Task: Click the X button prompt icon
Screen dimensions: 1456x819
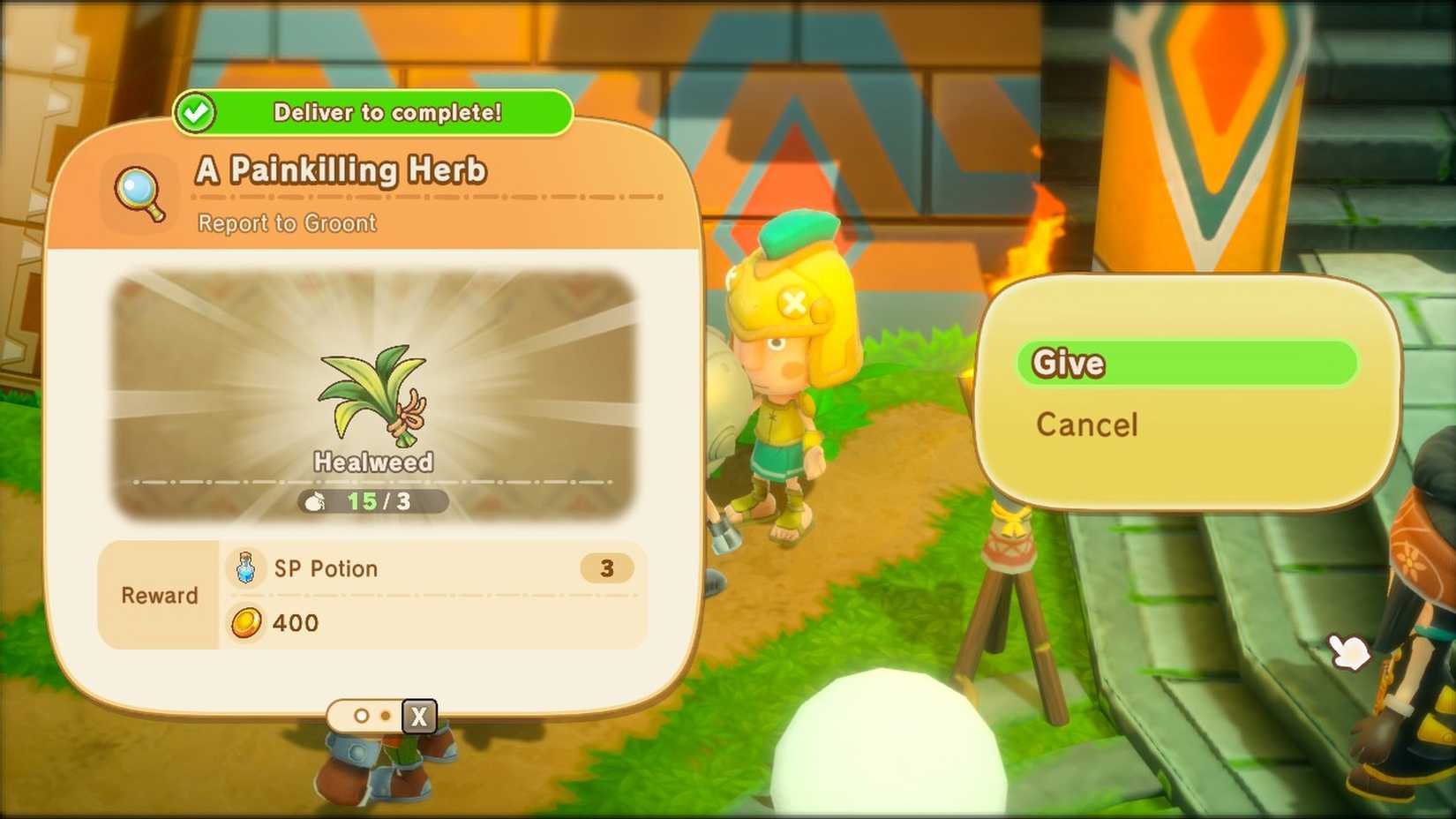Action: tap(417, 717)
